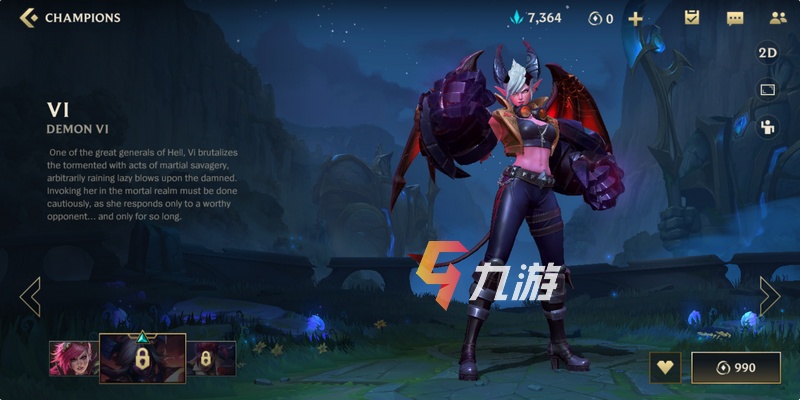Select the large locked Demon Vi thumbnail
The image size is (800, 400).
click(x=143, y=358)
